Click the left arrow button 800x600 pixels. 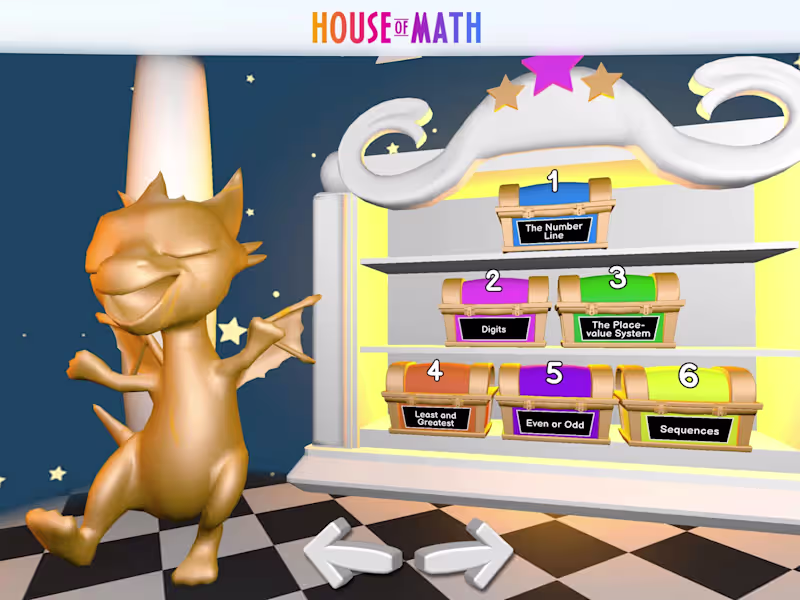coord(346,553)
